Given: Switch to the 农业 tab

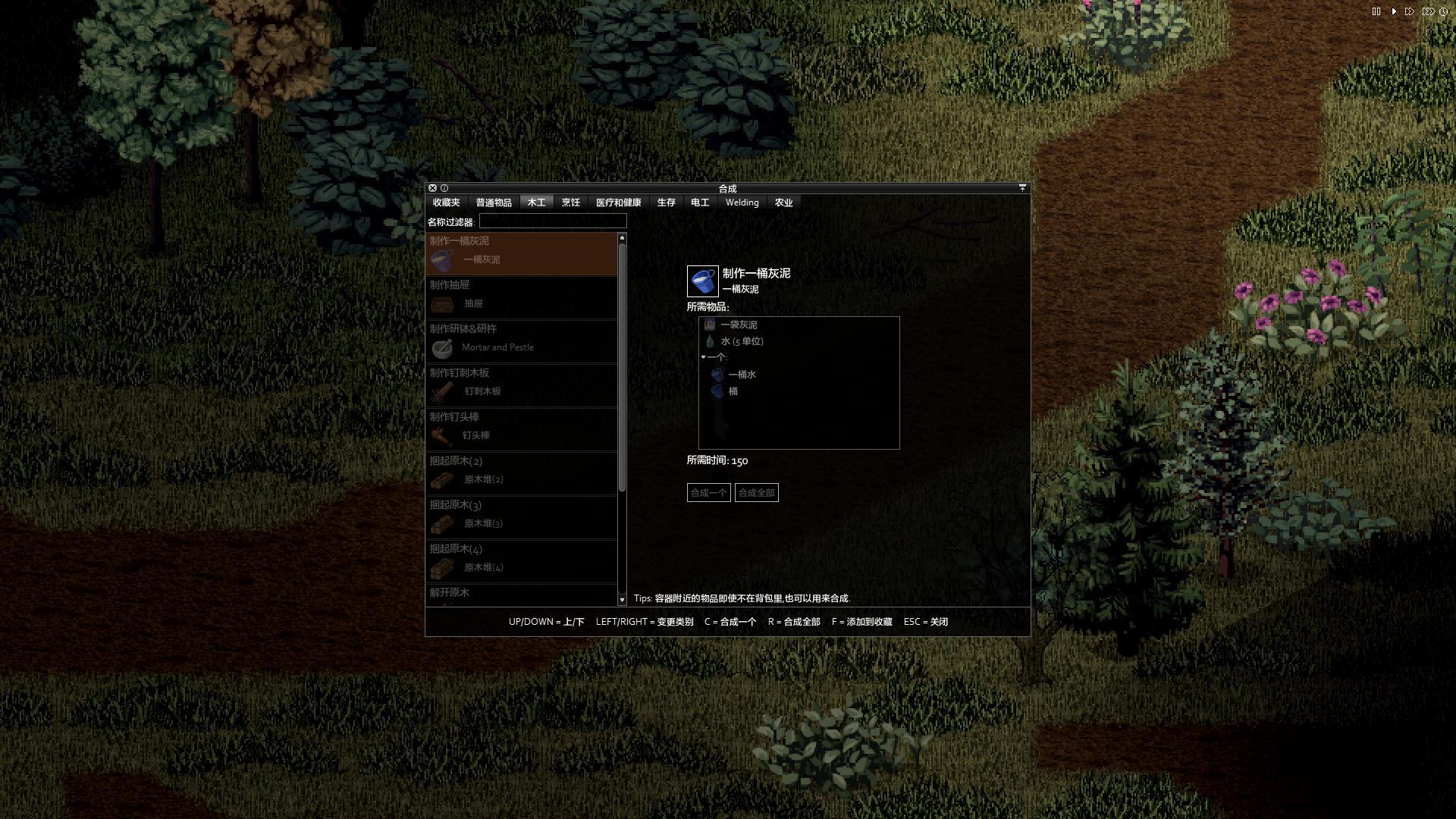Looking at the screenshot, I should tap(783, 202).
